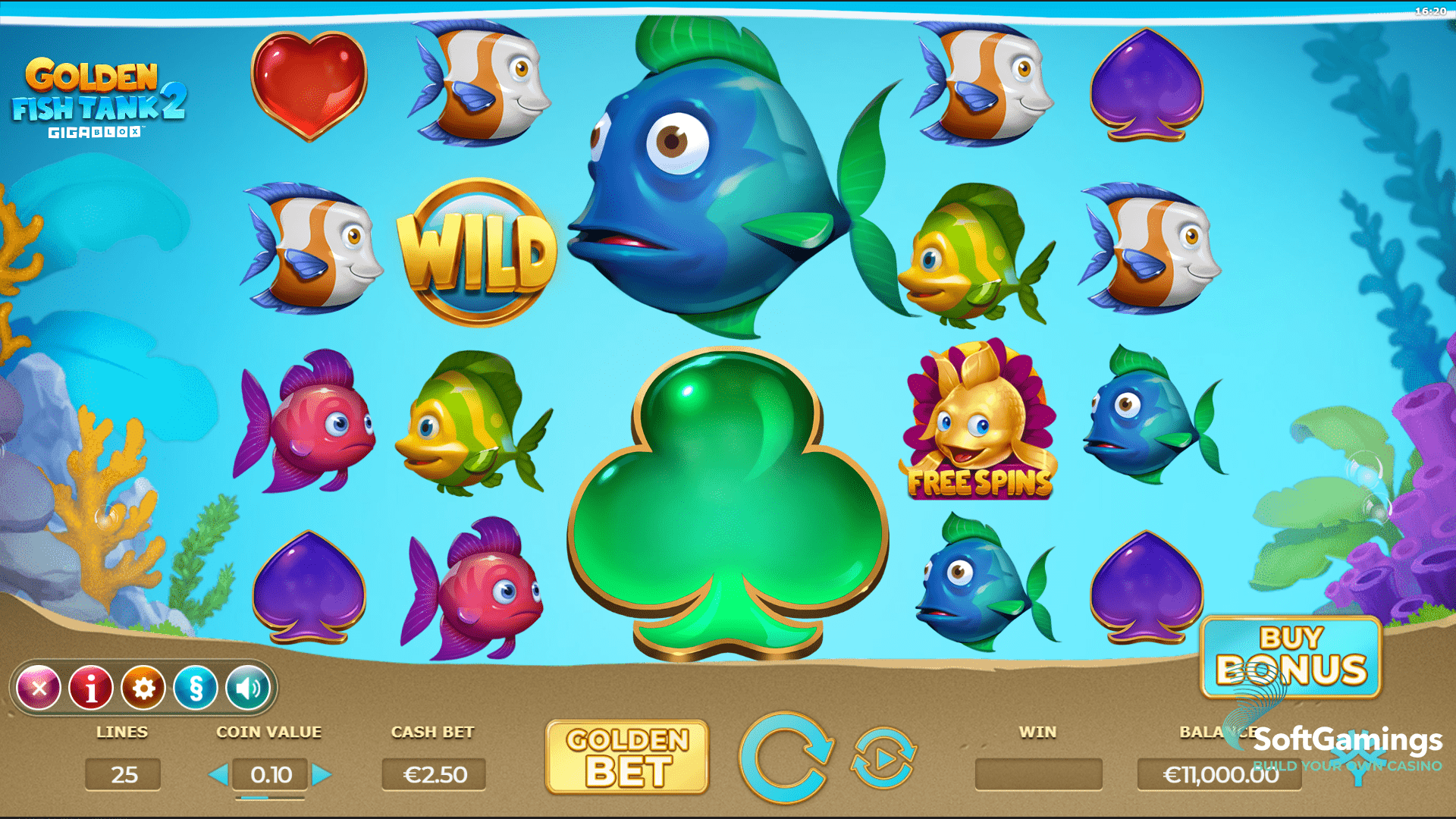Decrease coin value with the left arrow

(220, 775)
